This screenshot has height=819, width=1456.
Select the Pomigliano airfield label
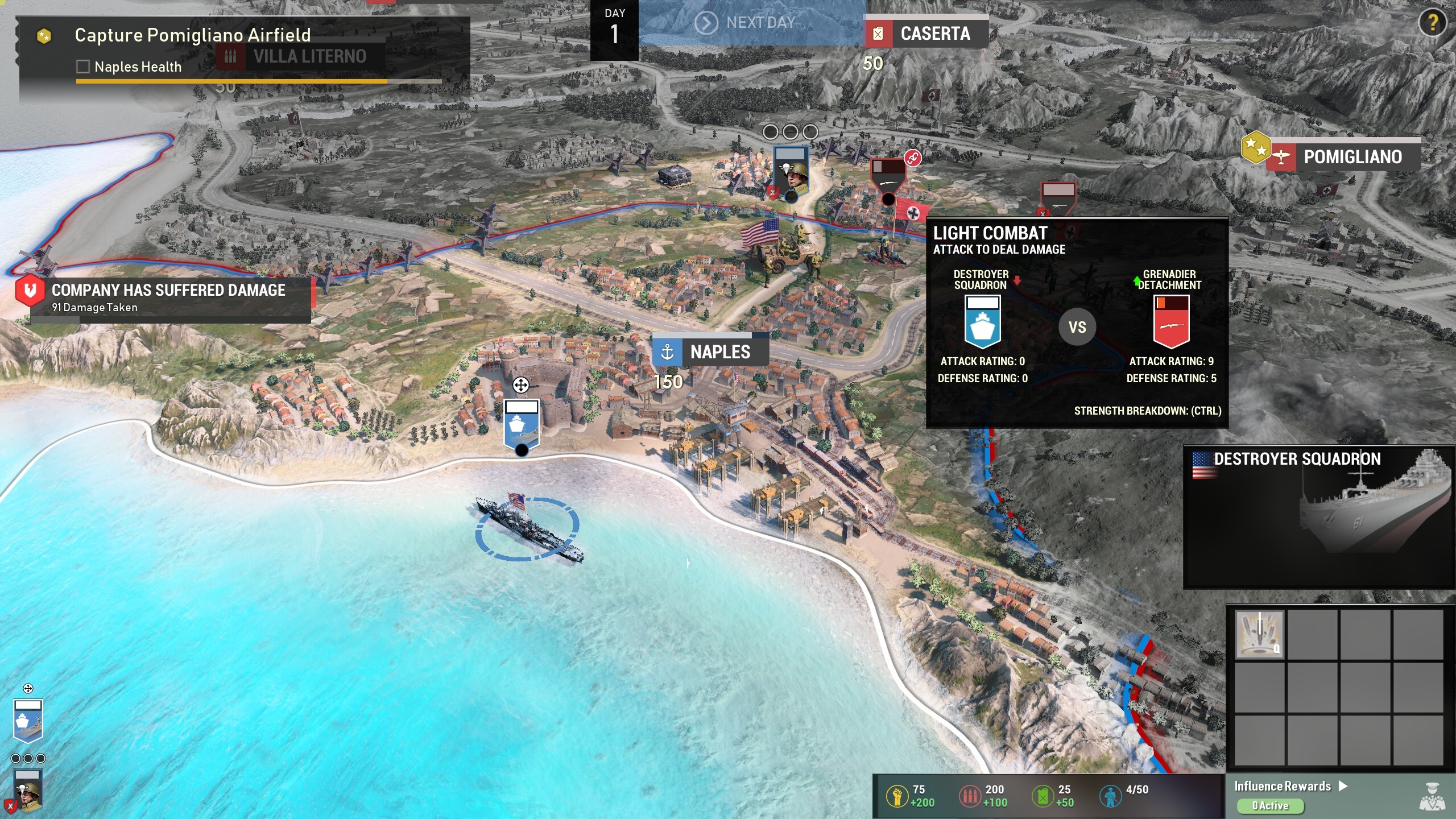(x=1343, y=157)
